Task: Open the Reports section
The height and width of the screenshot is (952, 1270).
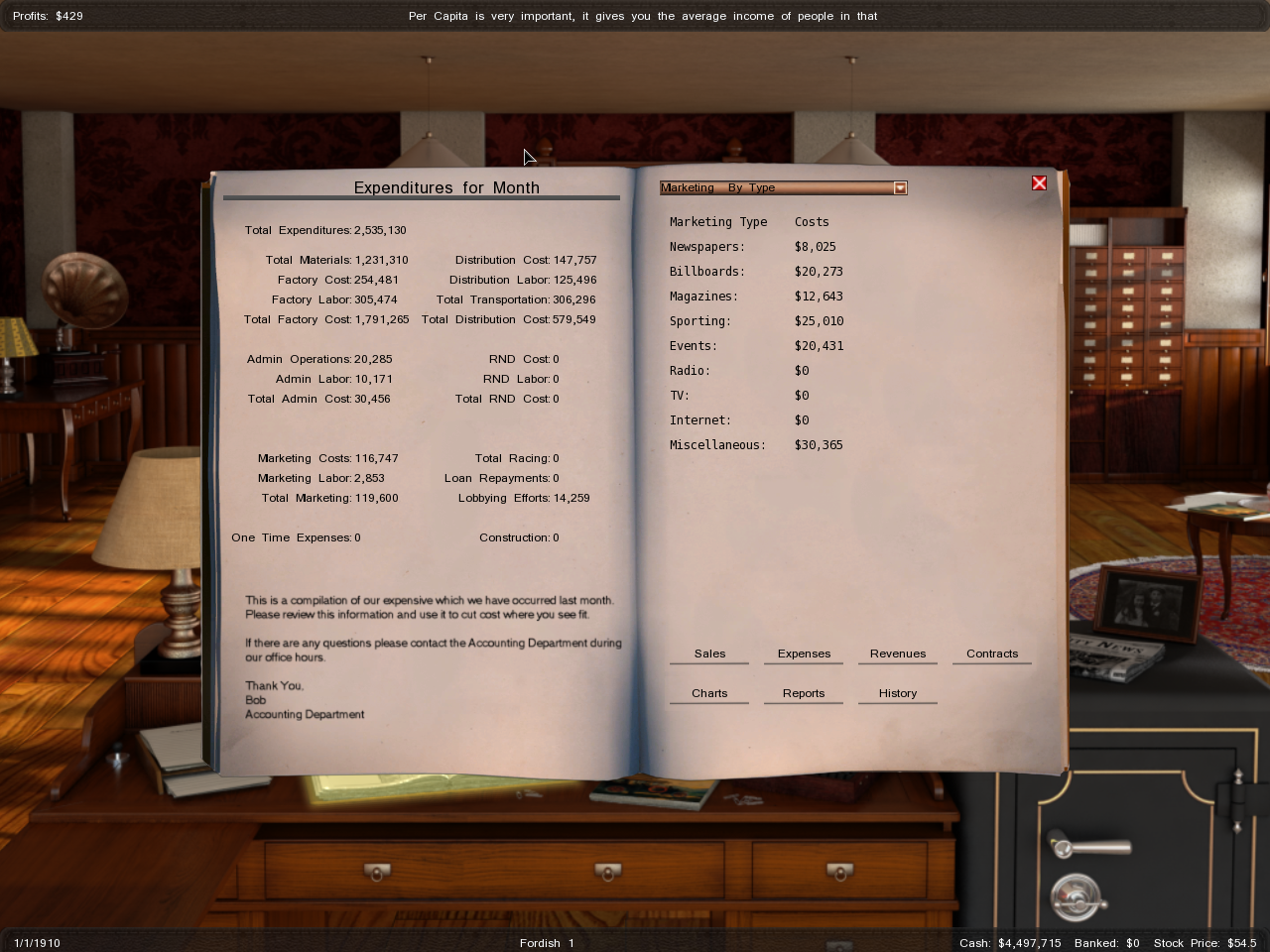Action: point(804,694)
